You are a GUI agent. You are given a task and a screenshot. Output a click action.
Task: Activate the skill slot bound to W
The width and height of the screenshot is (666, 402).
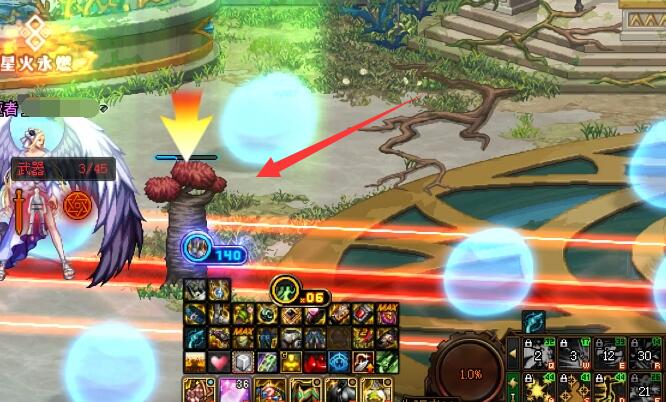click(573, 353)
